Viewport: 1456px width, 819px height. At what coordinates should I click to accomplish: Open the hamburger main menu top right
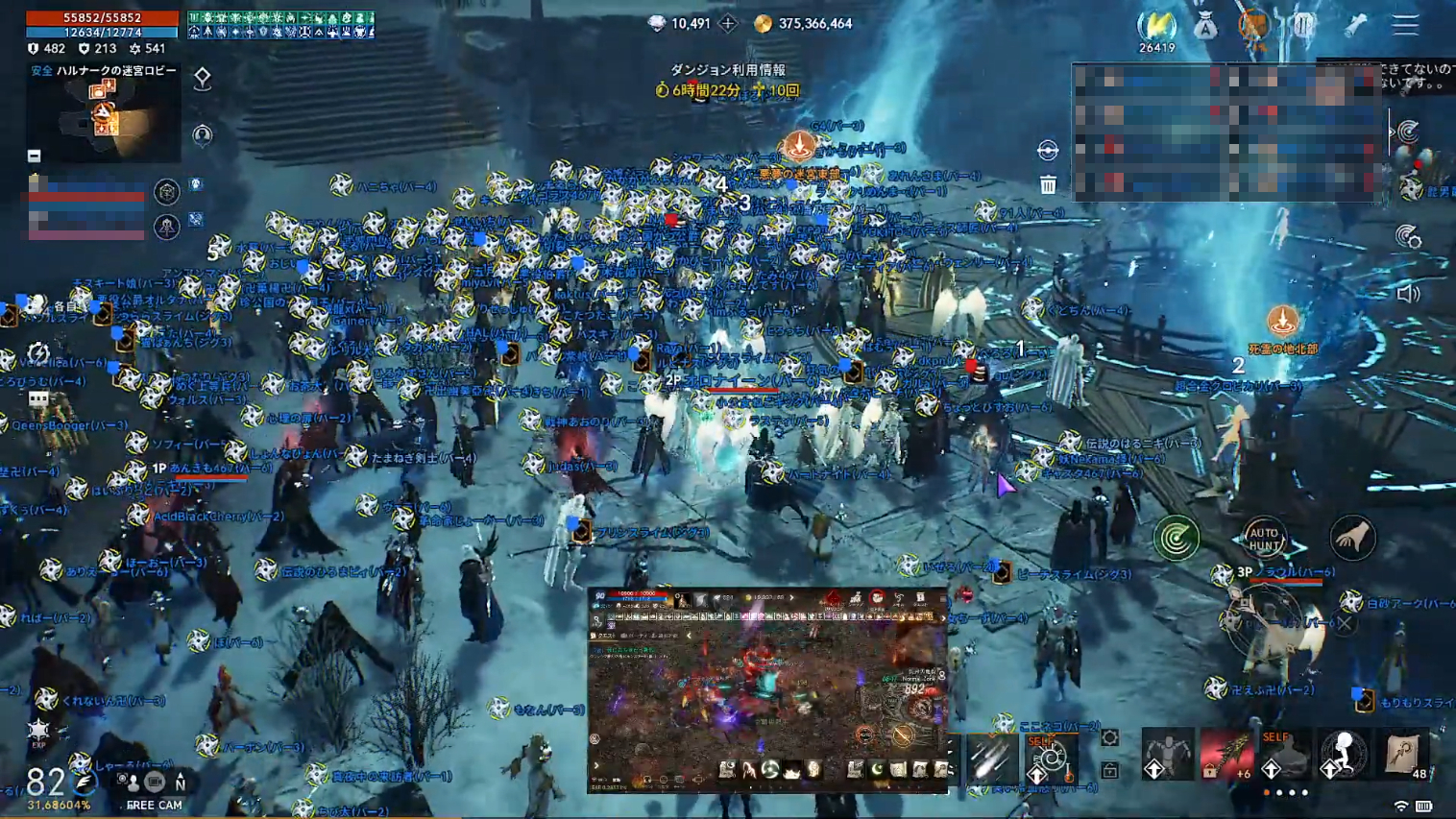click(1405, 26)
